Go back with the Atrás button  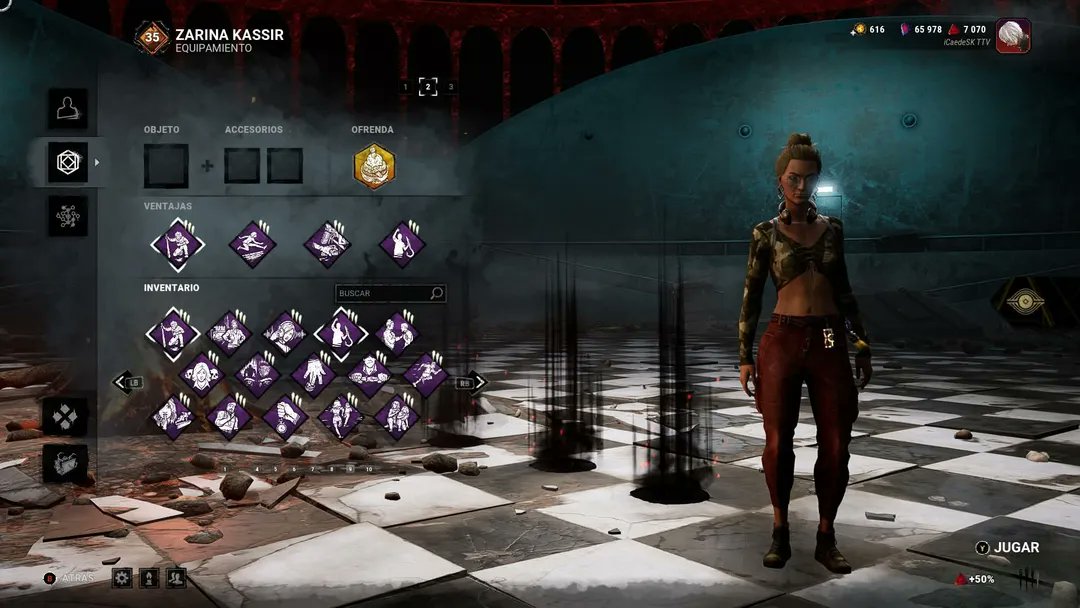(x=72, y=578)
